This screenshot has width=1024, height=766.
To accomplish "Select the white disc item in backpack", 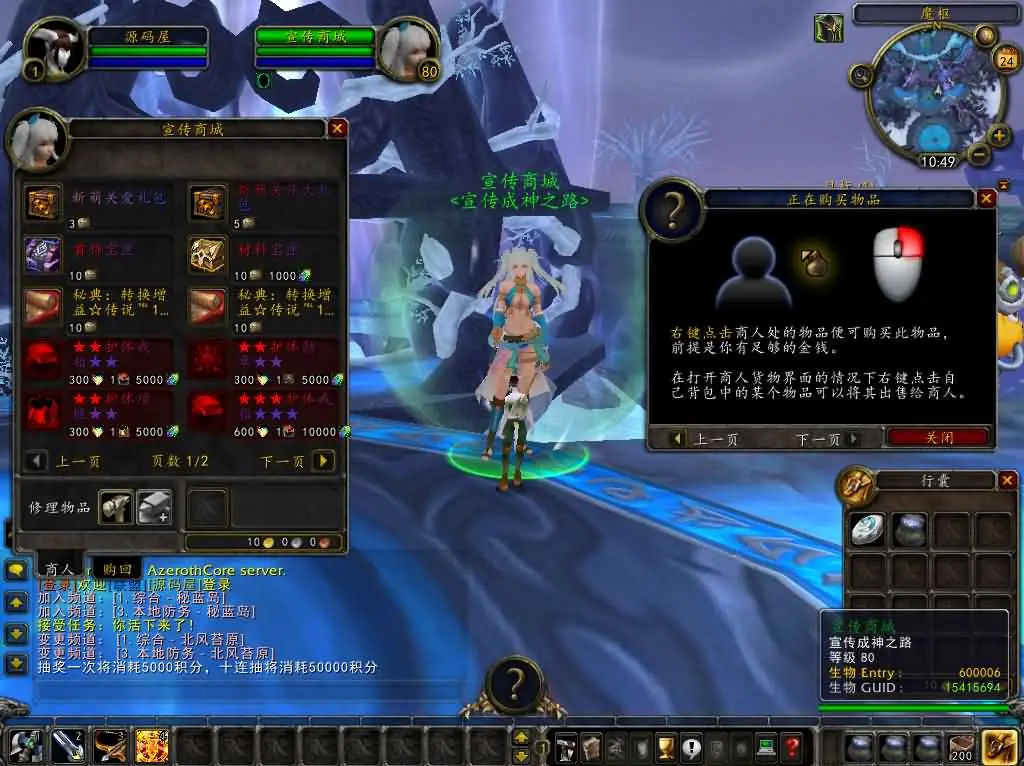I will click(x=867, y=529).
